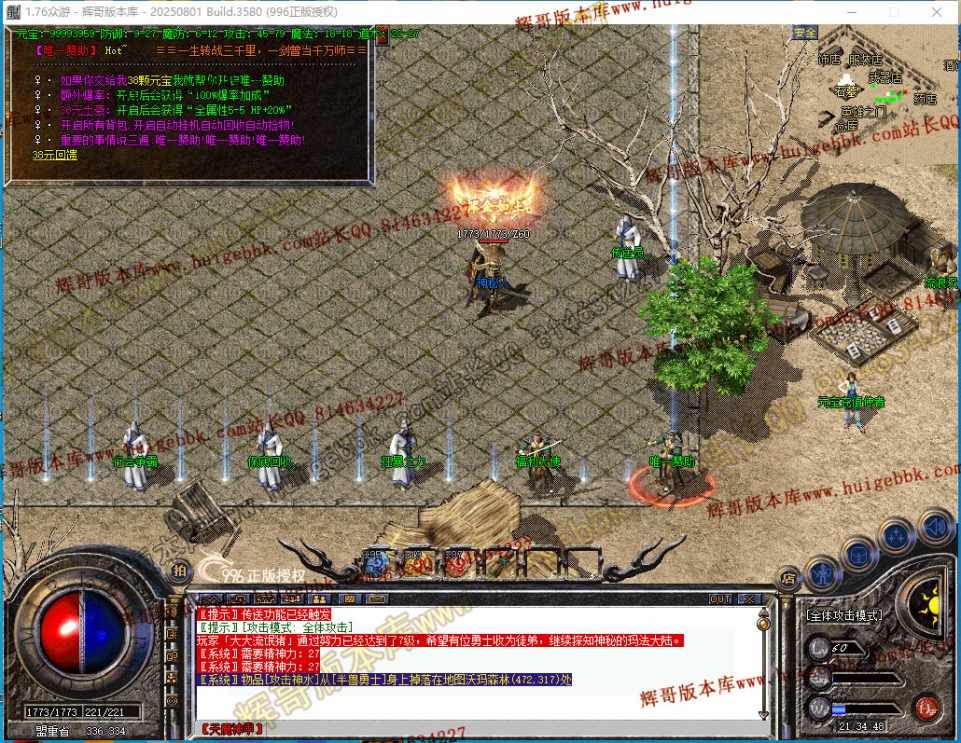961x743 pixels.
Task: Click the red round button beside the clock
Action: tap(926, 709)
